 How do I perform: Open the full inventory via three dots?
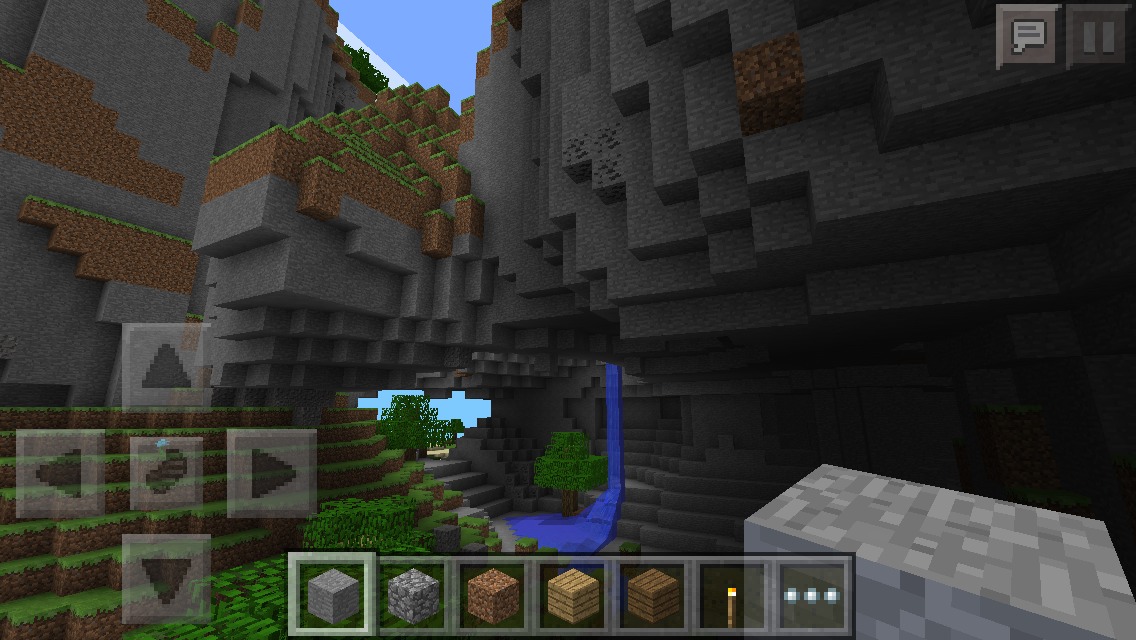click(x=812, y=595)
